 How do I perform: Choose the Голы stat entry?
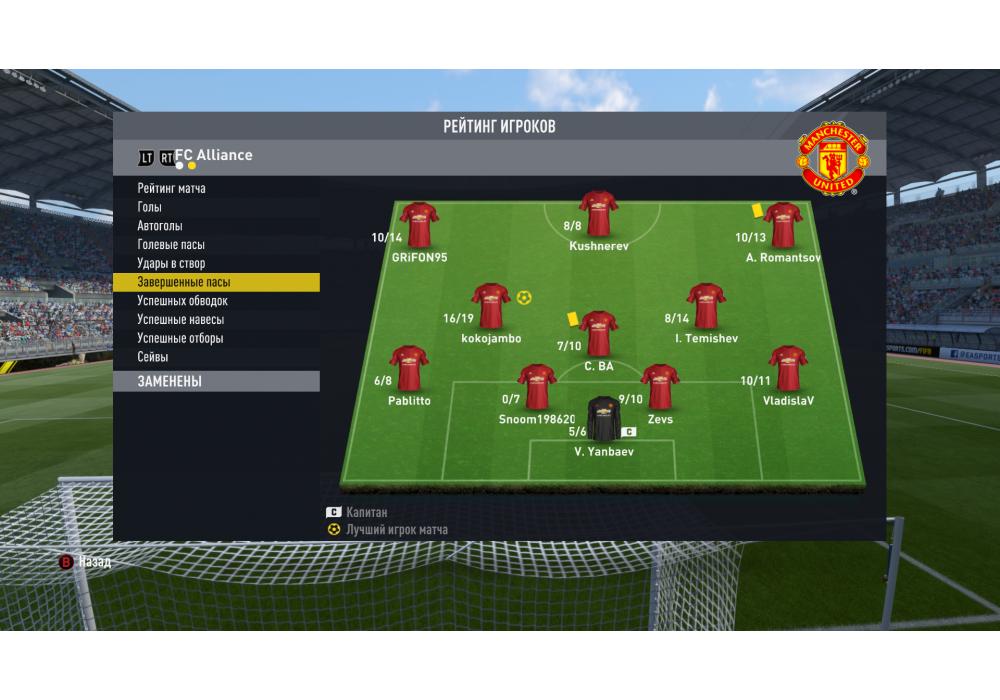pos(150,207)
